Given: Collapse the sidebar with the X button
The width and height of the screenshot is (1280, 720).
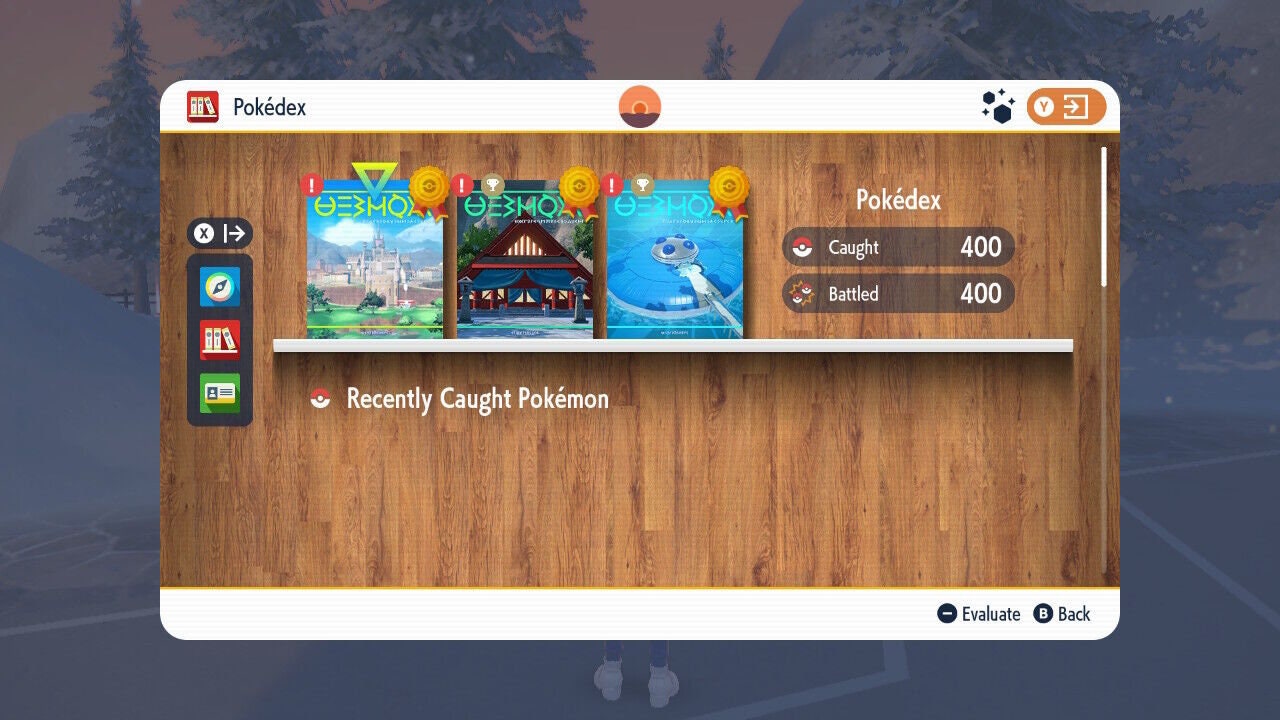Looking at the screenshot, I should pos(219,233).
